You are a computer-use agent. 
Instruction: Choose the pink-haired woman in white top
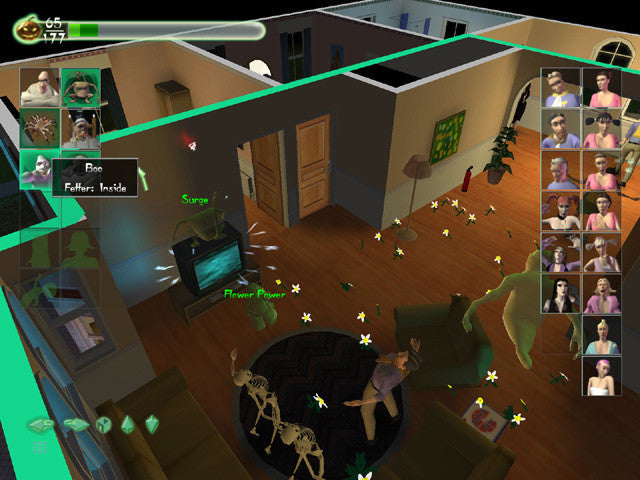(602, 376)
